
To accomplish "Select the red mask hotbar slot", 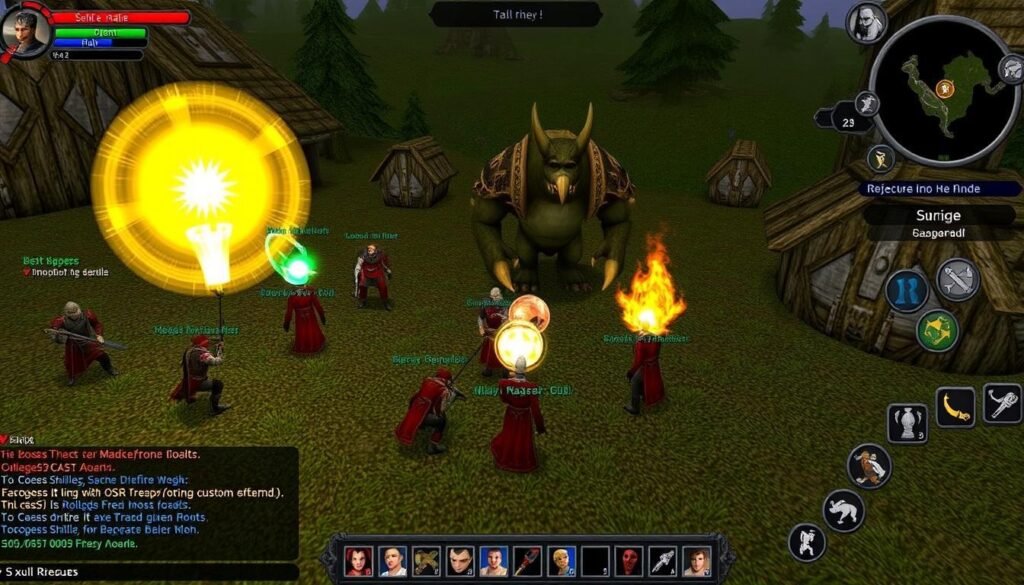I will click(631, 561).
